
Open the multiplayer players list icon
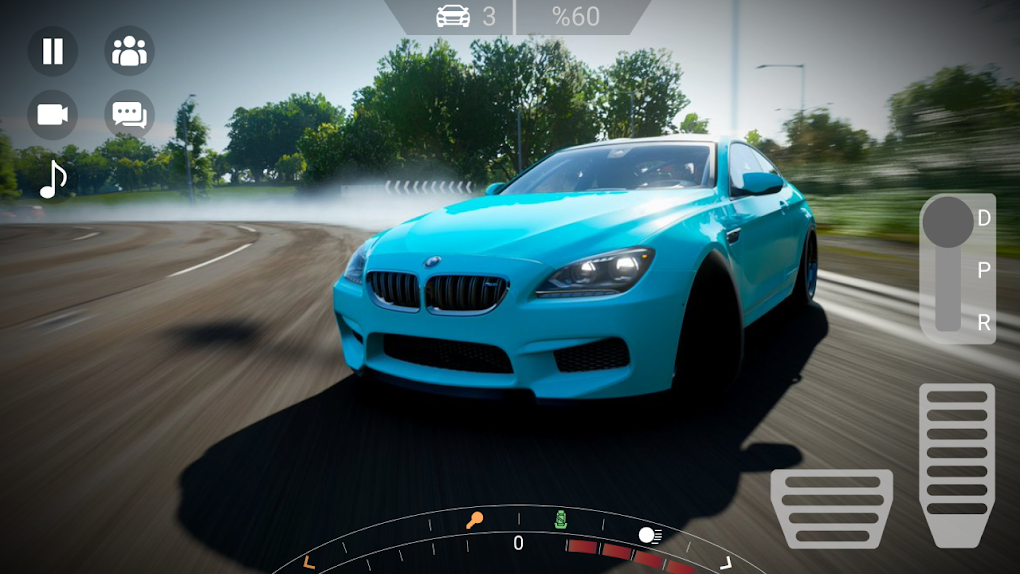pos(129,51)
